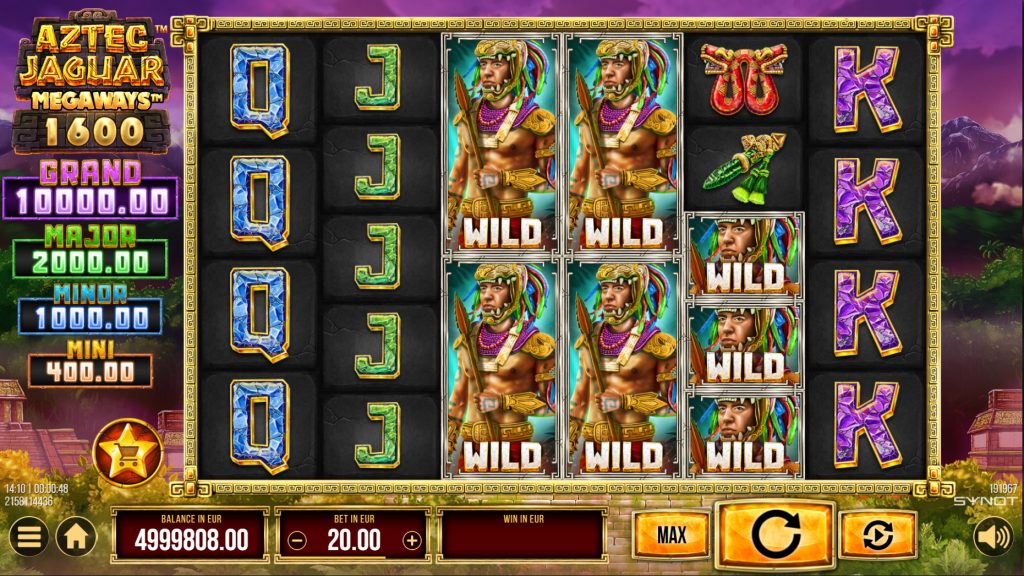
Task: Open the hamburger menu
Action: (31, 537)
